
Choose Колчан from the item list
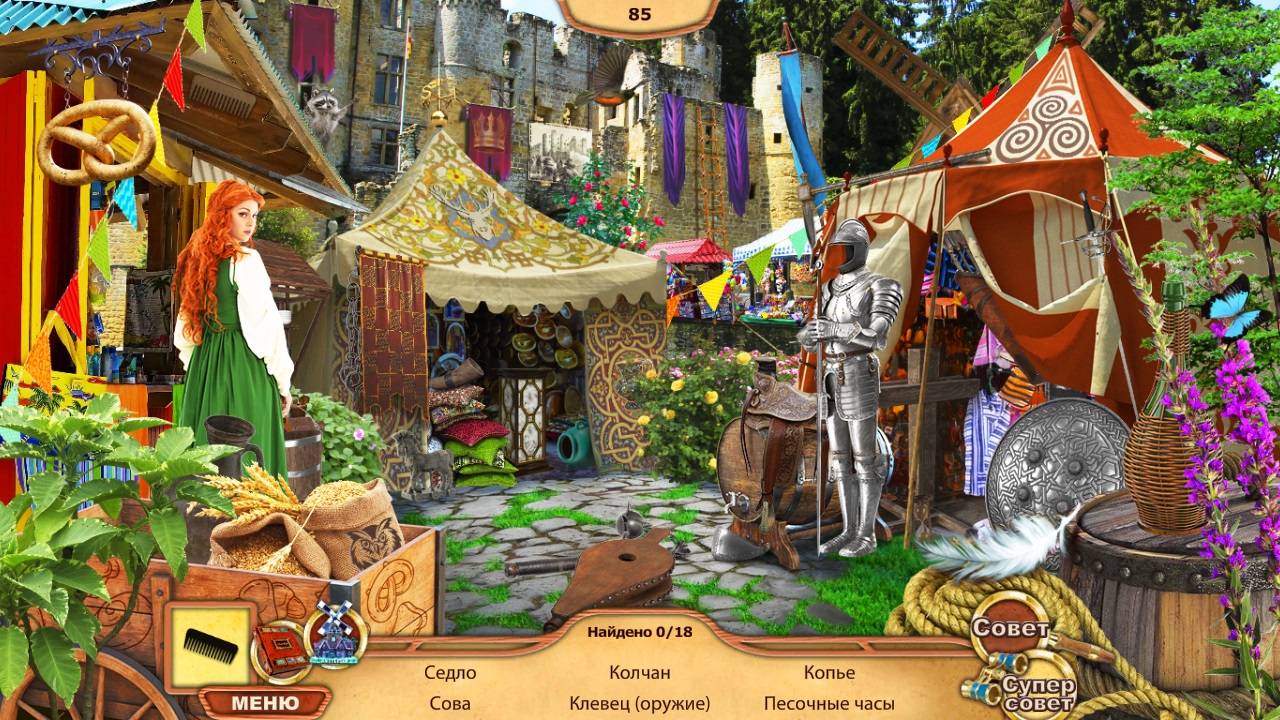pyautogui.click(x=640, y=673)
